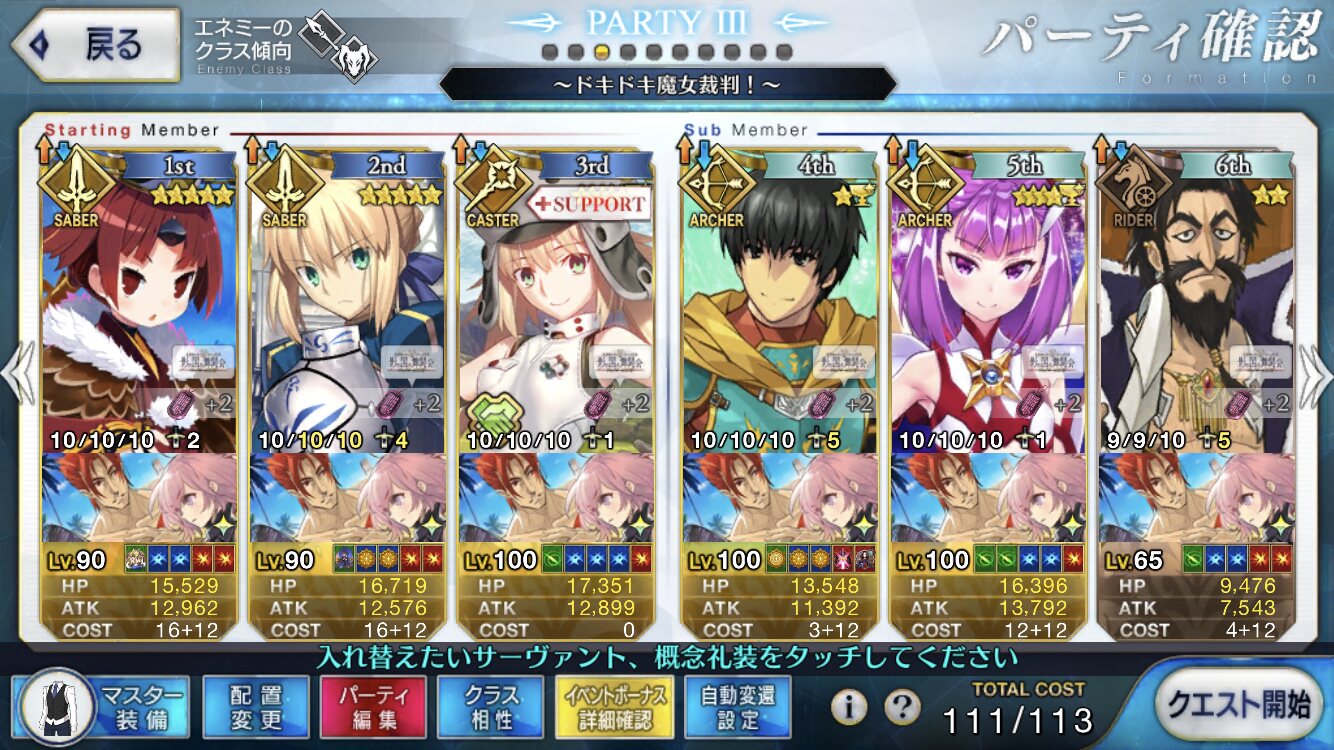
Task: Open パーティ編集 party edit
Action: (x=373, y=707)
